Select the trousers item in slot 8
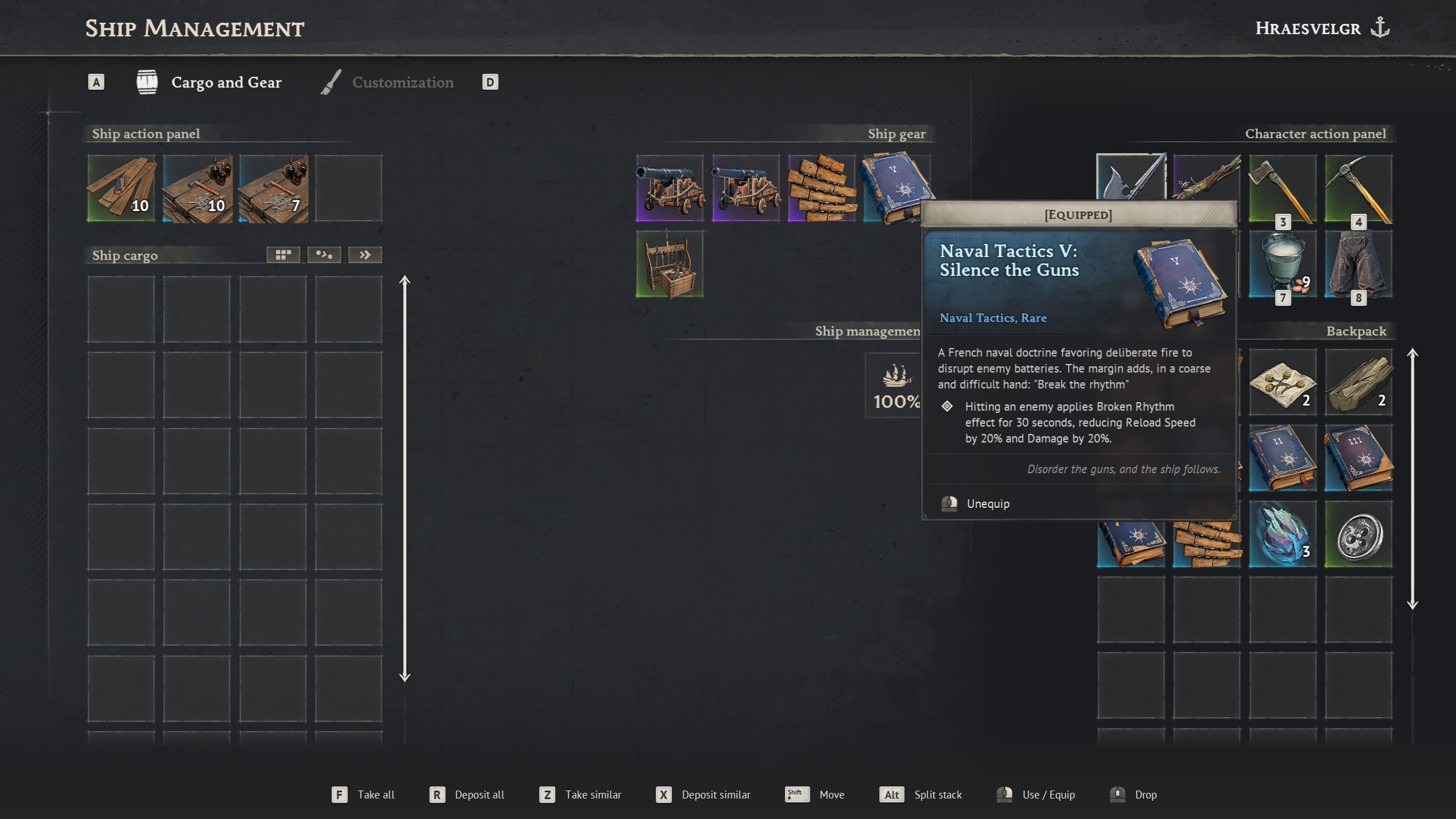1456x819 pixels. pos(1358,263)
